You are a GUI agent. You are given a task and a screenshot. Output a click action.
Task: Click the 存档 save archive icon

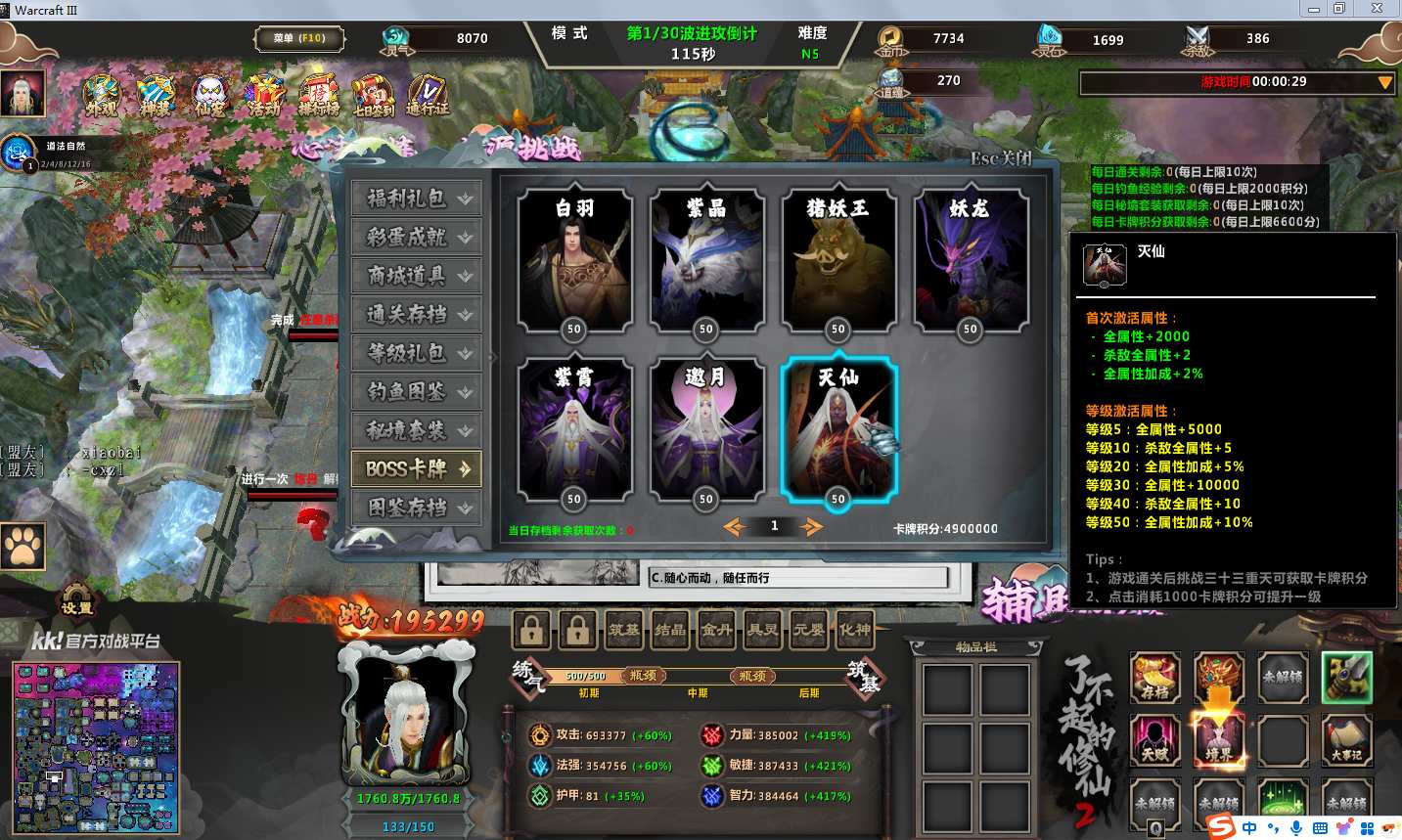(x=1155, y=678)
